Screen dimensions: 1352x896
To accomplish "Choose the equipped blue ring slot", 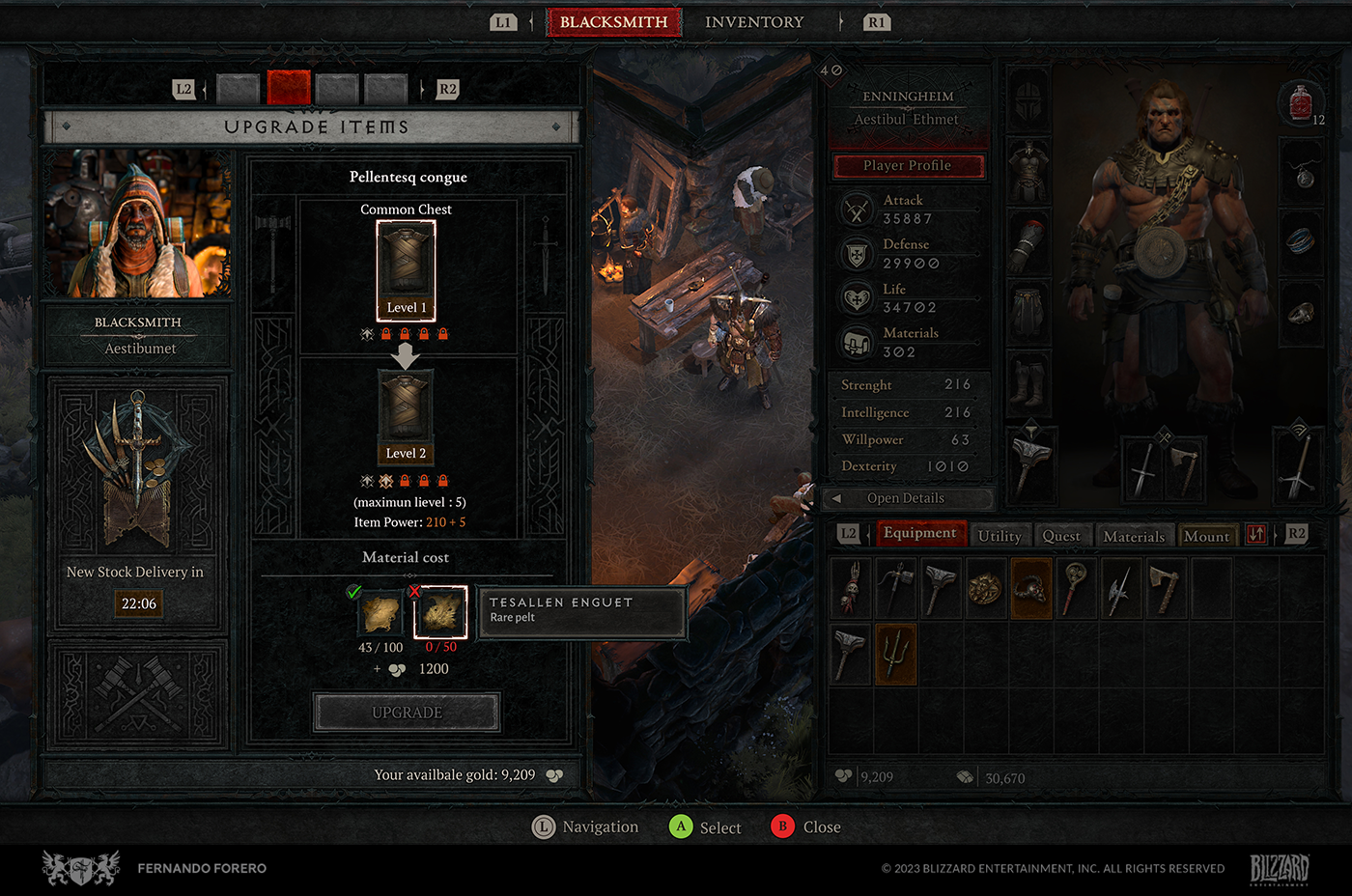I will pos(1301,240).
